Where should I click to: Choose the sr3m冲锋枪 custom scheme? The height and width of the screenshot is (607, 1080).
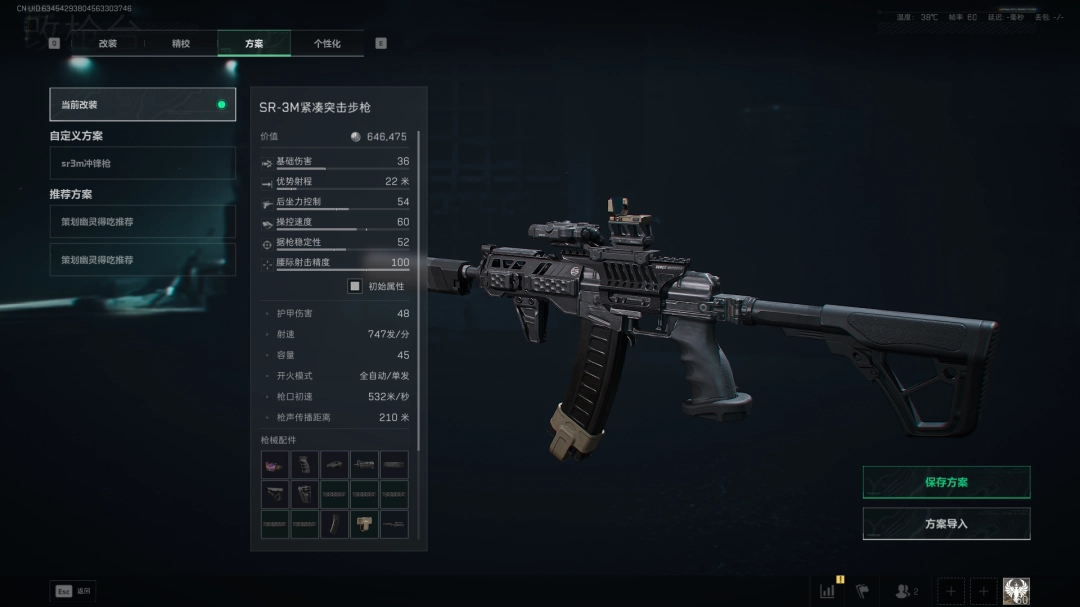(x=142, y=163)
